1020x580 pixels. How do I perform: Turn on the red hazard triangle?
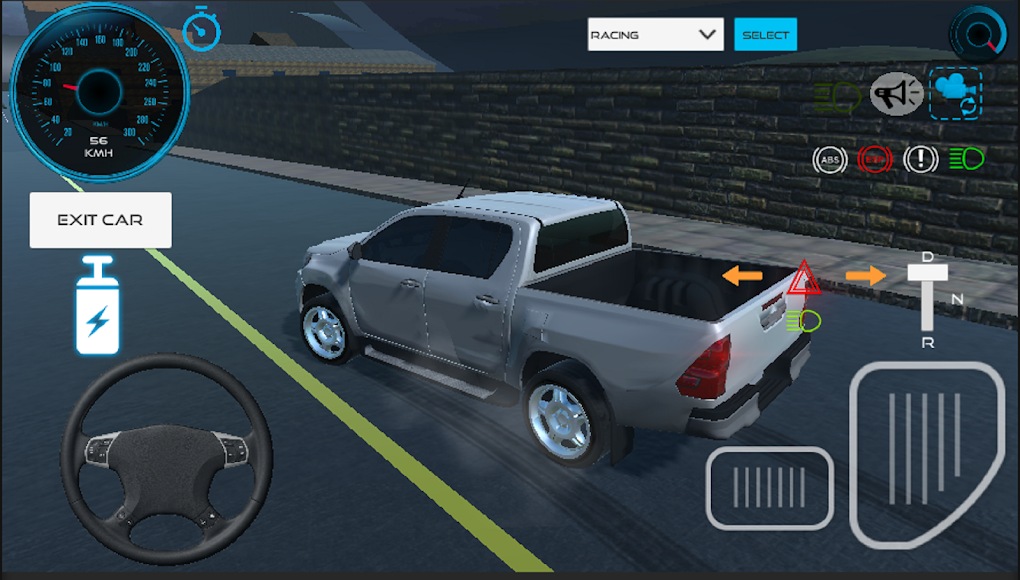click(804, 279)
